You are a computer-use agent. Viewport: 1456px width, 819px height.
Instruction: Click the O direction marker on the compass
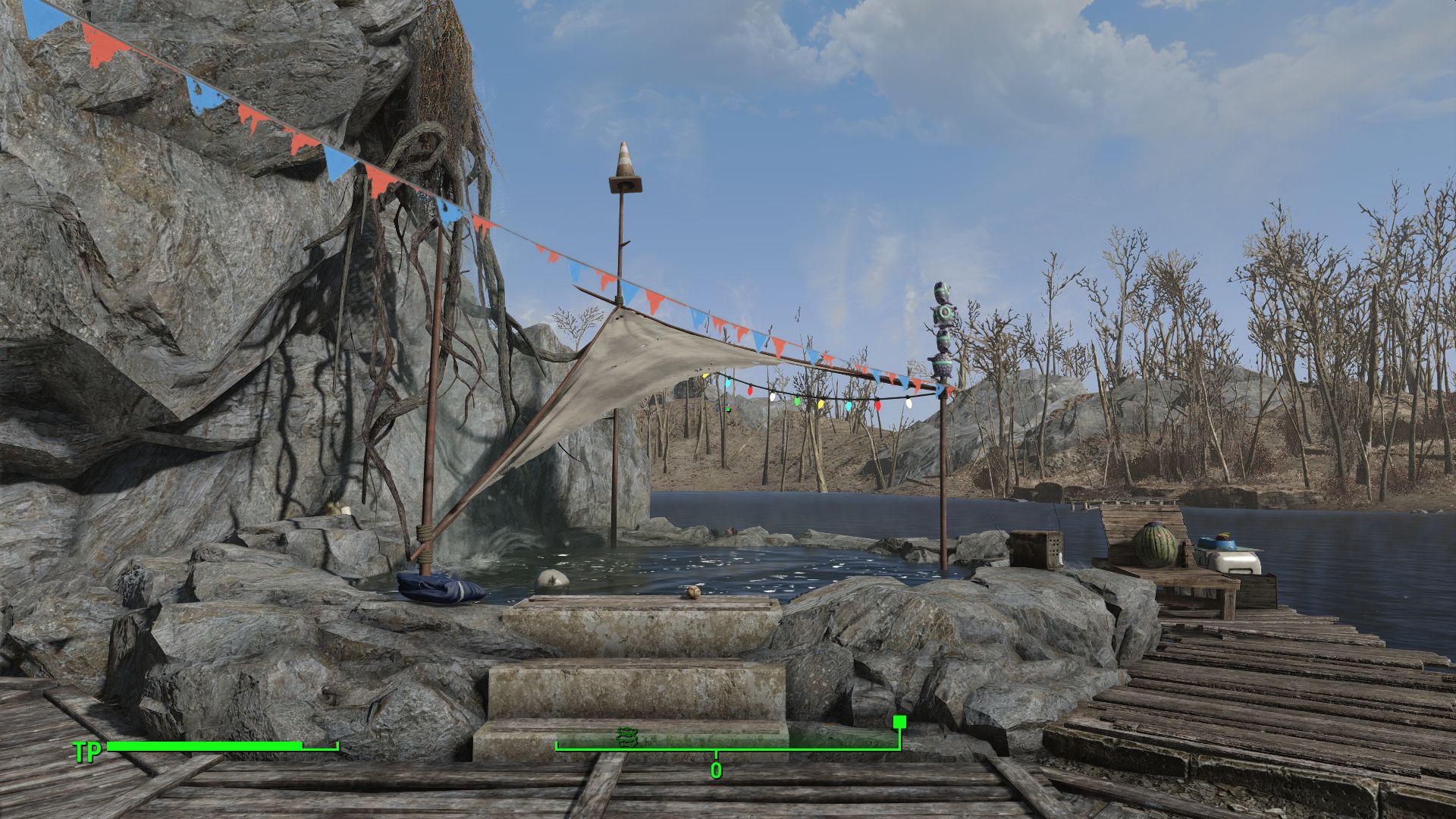point(716,770)
